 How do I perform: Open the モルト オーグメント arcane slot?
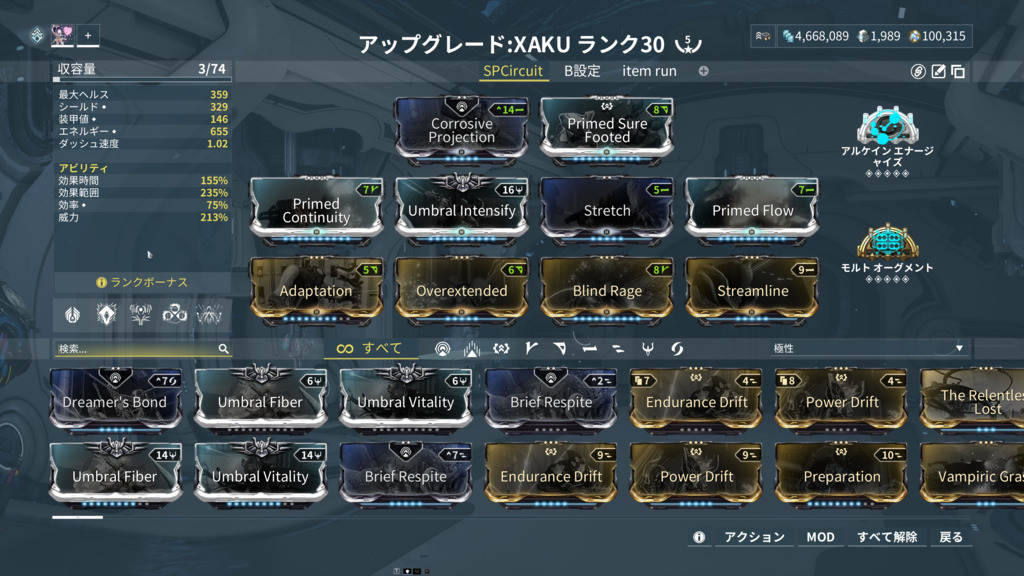886,246
